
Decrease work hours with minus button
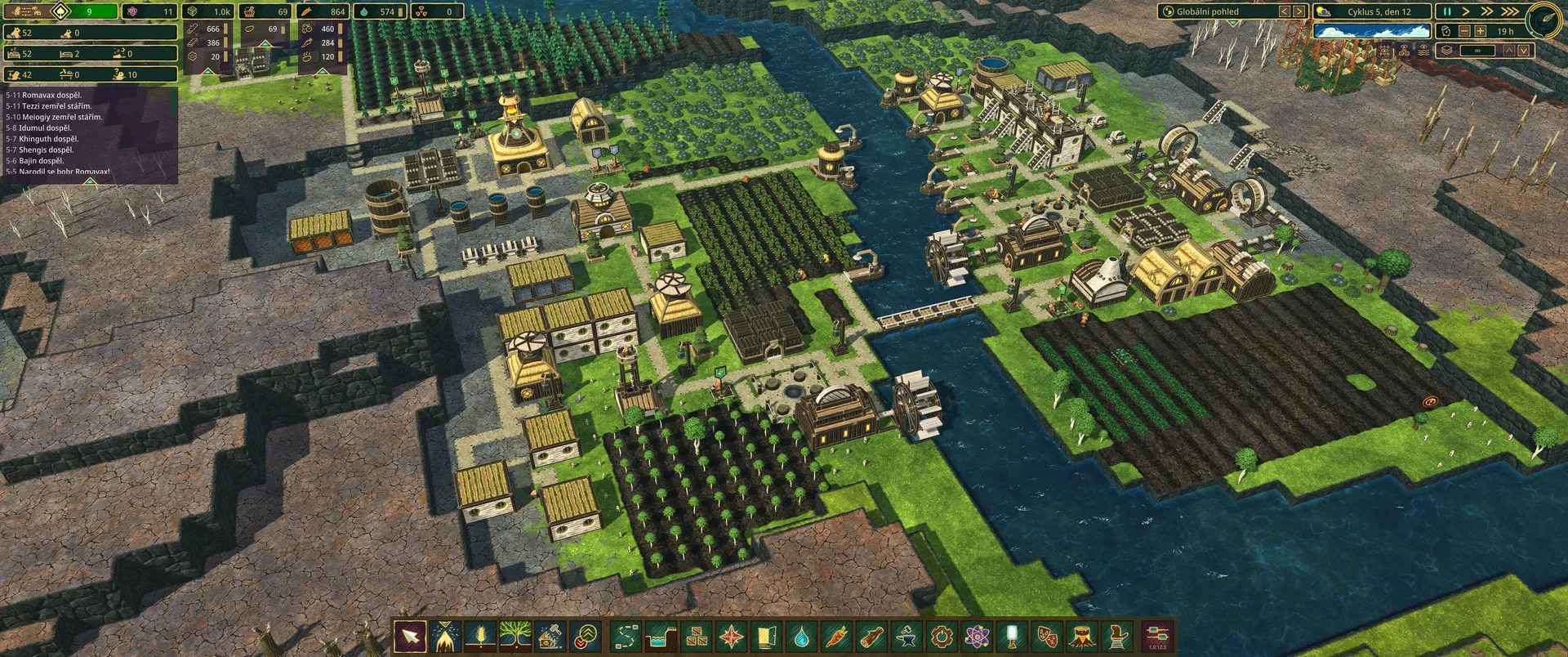(1464, 31)
